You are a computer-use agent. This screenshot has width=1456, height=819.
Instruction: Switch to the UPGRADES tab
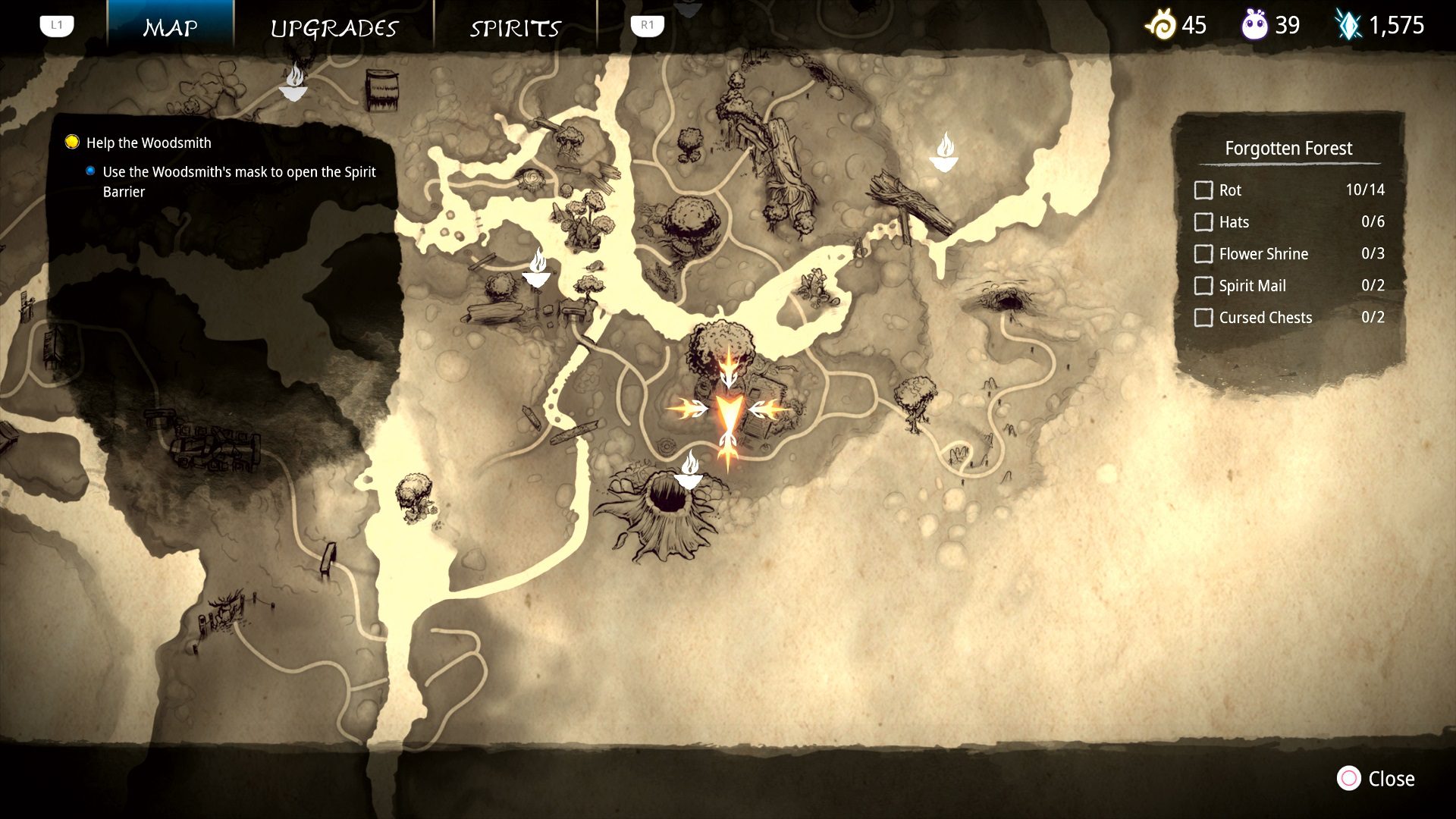pyautogui.click(x=334, y=28)
